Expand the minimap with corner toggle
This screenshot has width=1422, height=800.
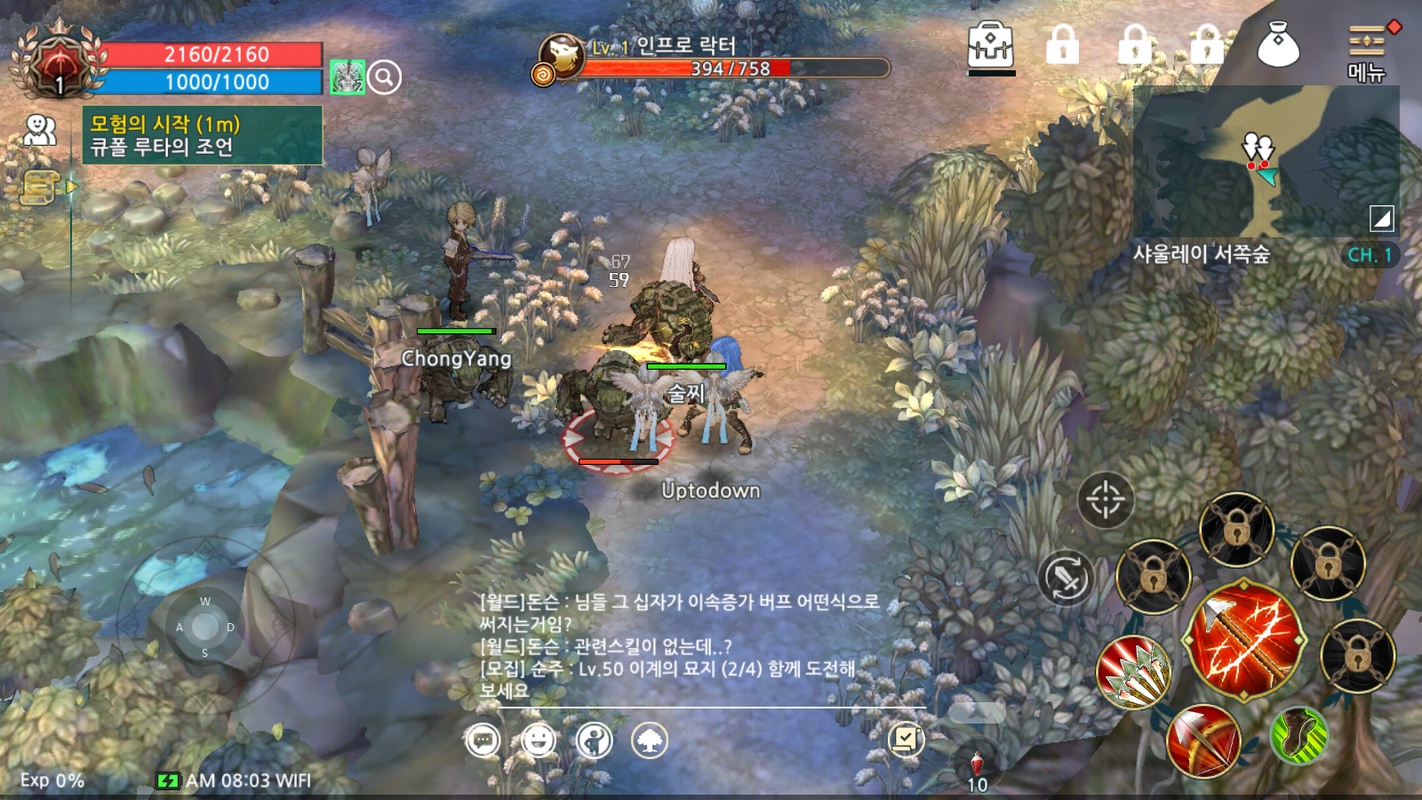1381,219
